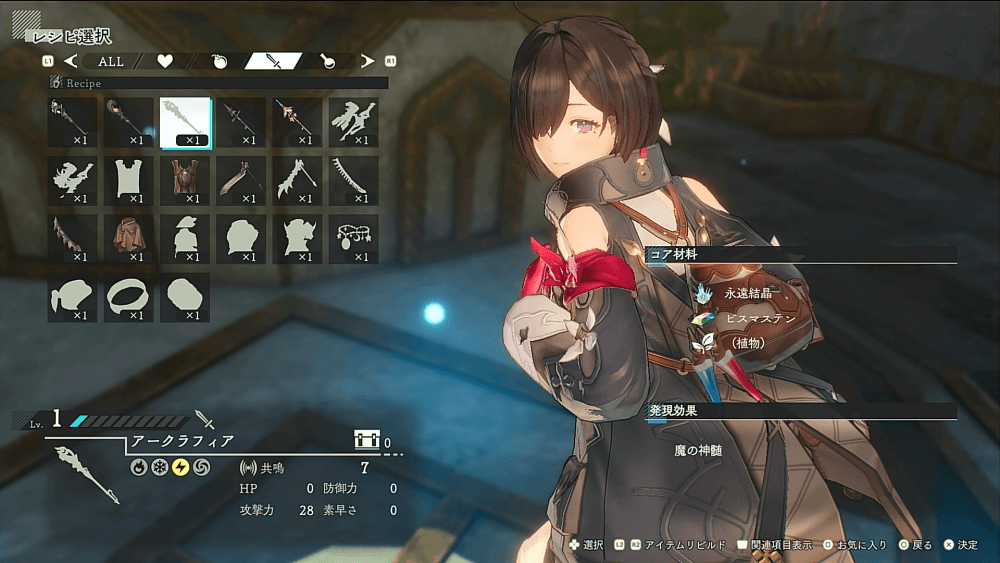Select the bomb category tab
This screenshot has height=563, width=1000.
pos(220,62)
